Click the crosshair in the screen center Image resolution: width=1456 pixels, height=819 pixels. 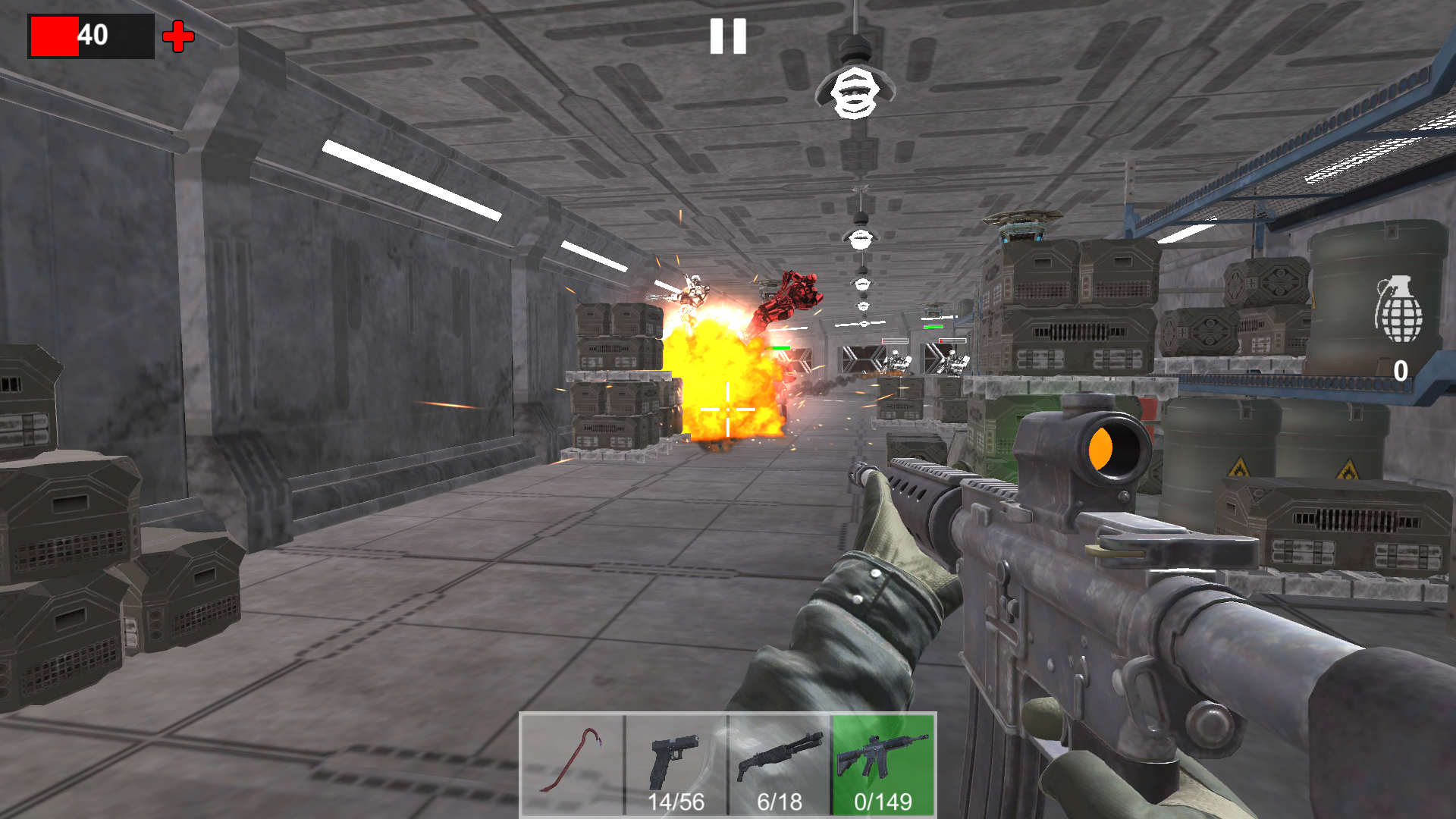pos(726,409)
